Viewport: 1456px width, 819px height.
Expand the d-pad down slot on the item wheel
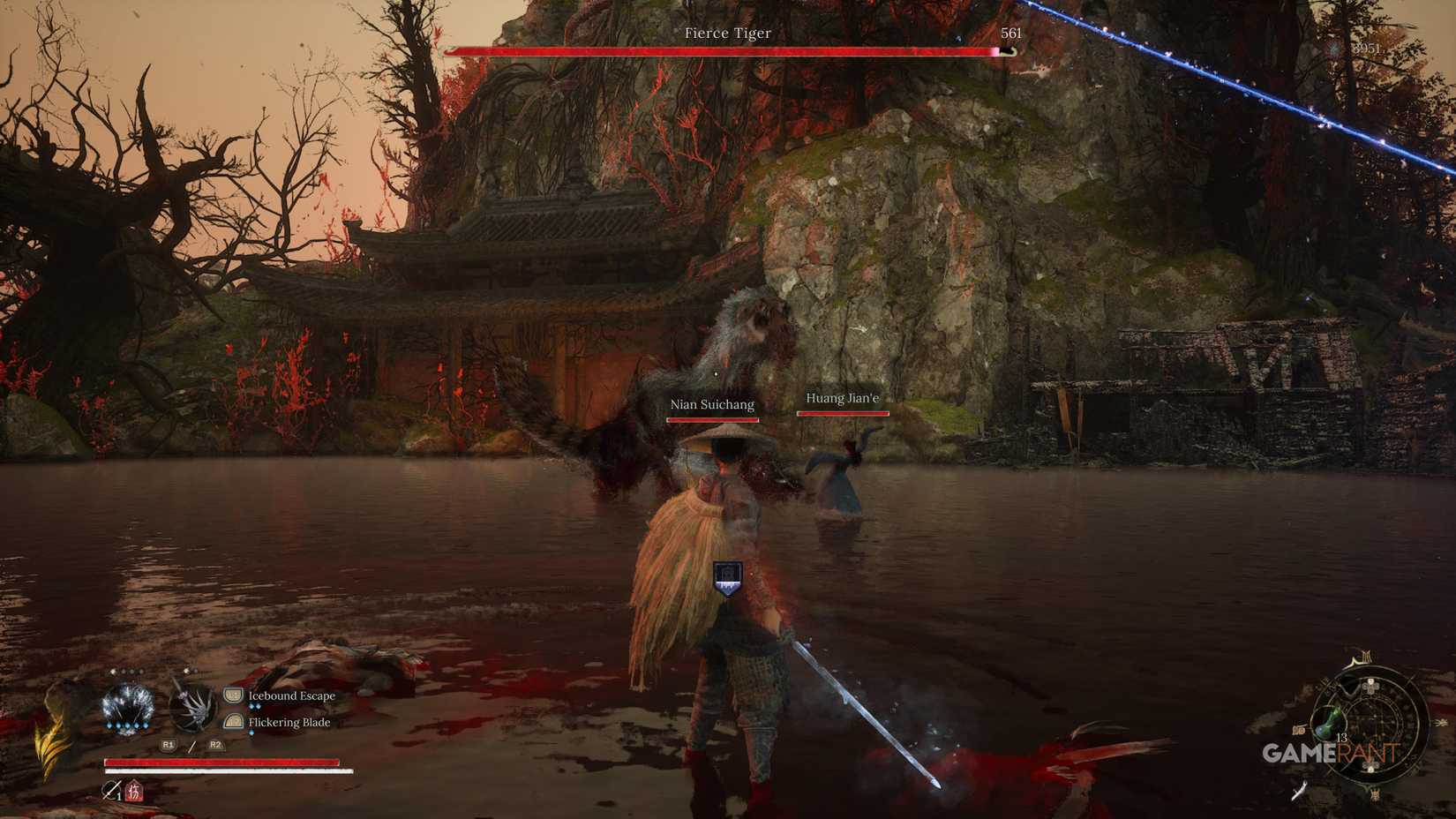click(1370, 767)
